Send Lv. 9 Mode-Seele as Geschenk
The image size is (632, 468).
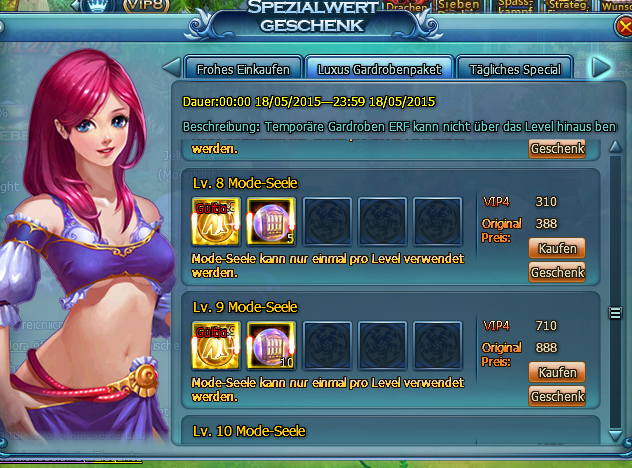(x=556, y=397)
